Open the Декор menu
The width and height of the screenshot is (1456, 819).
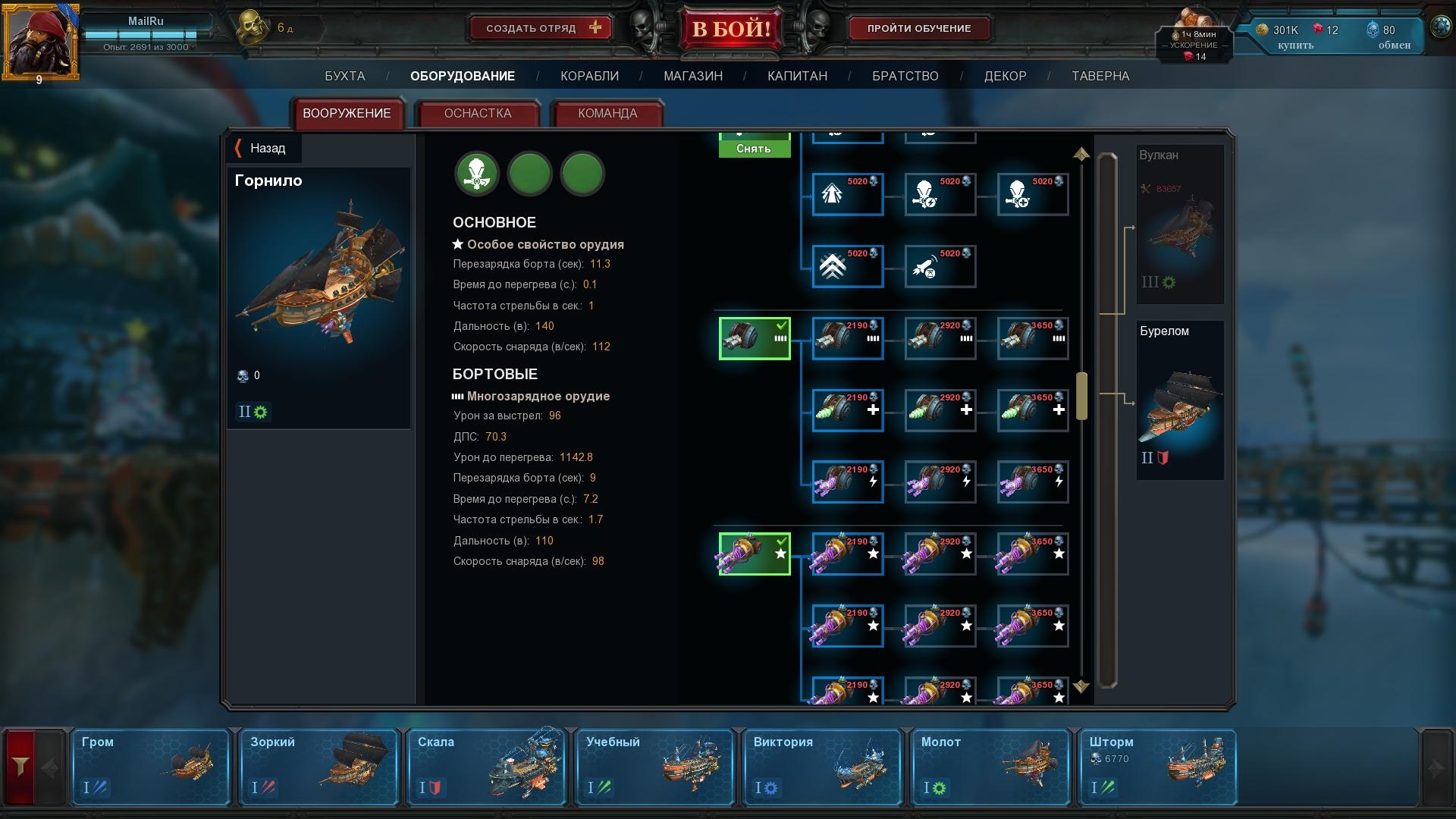coord(1005,76)
